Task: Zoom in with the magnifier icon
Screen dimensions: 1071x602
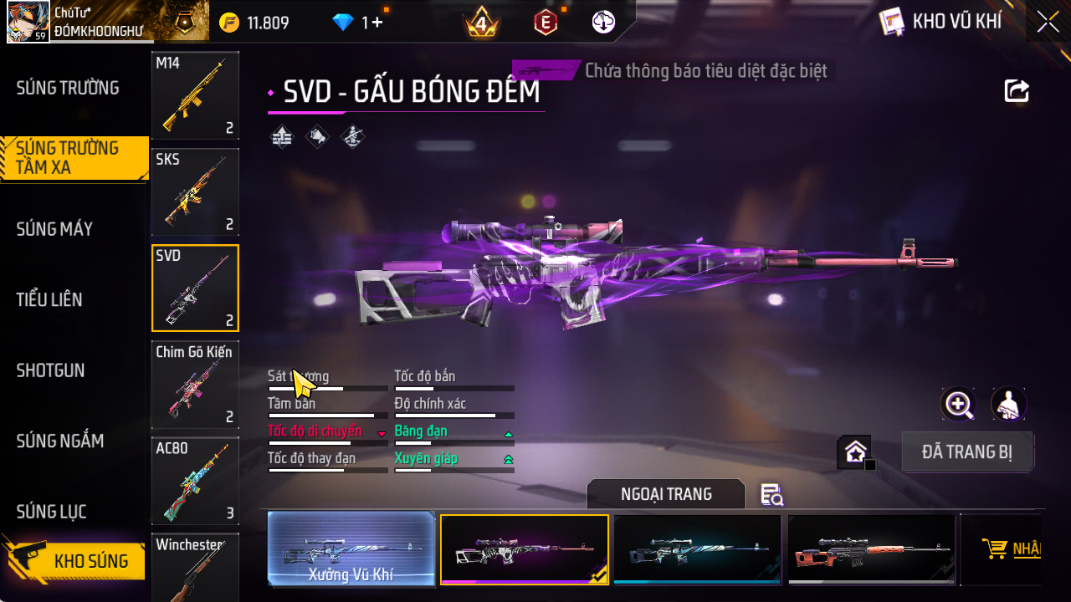Action: pos(958,404)
